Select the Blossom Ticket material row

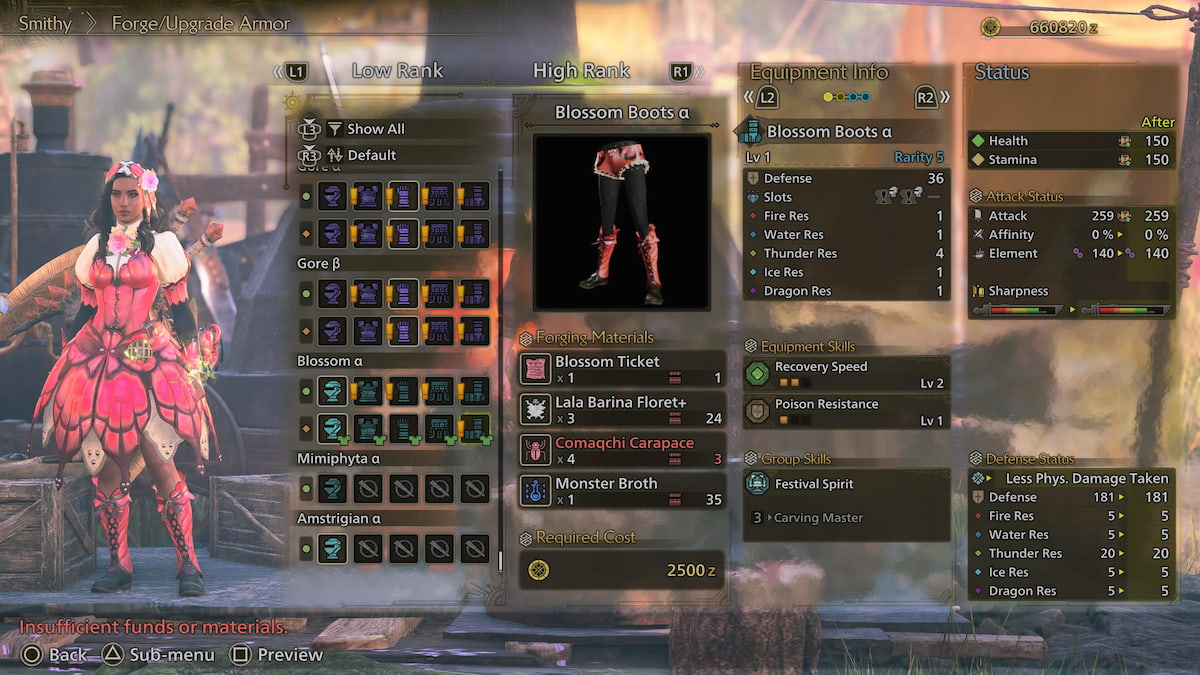tap(621, 369)
